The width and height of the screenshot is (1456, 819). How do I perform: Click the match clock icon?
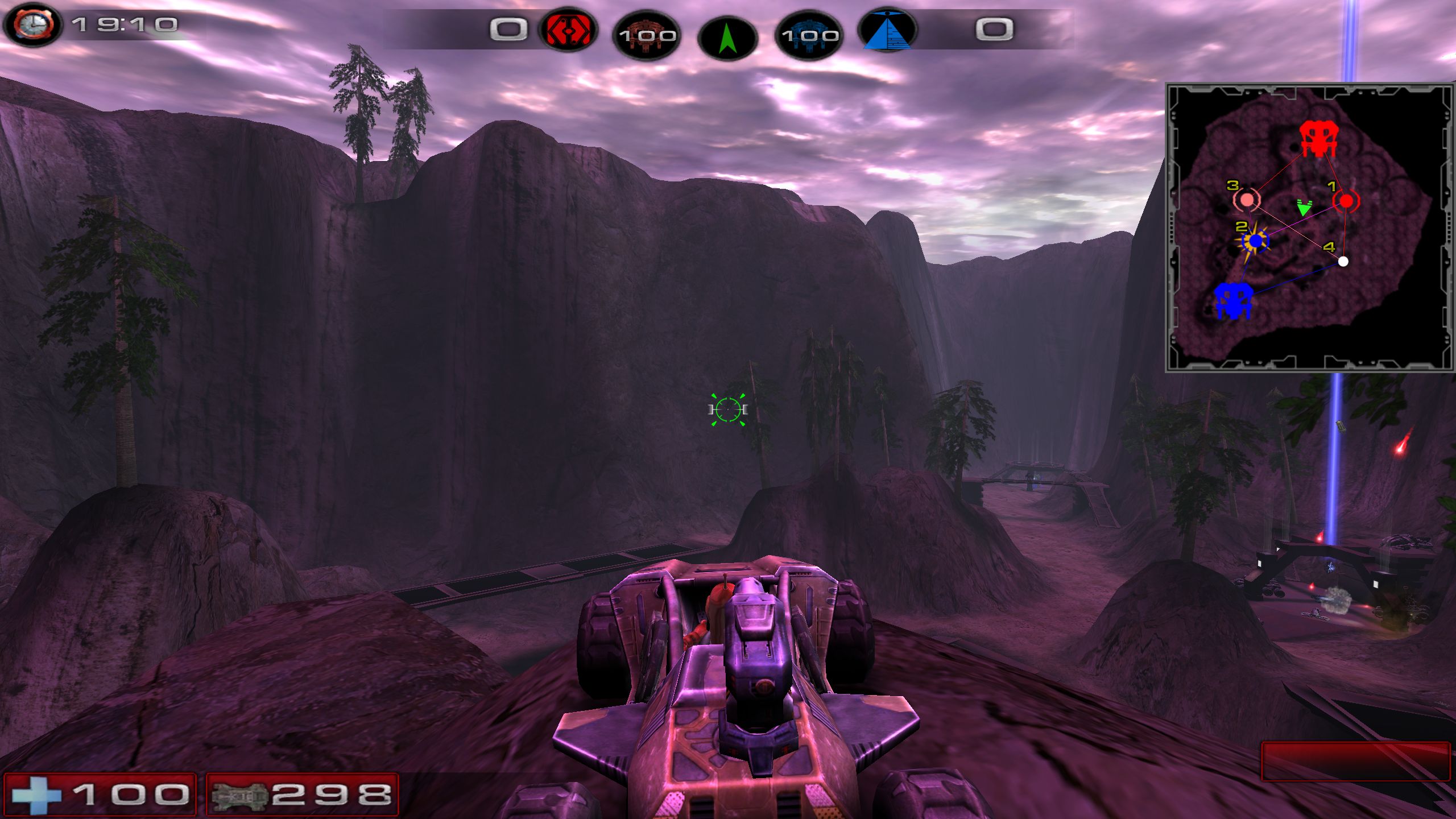34,25
